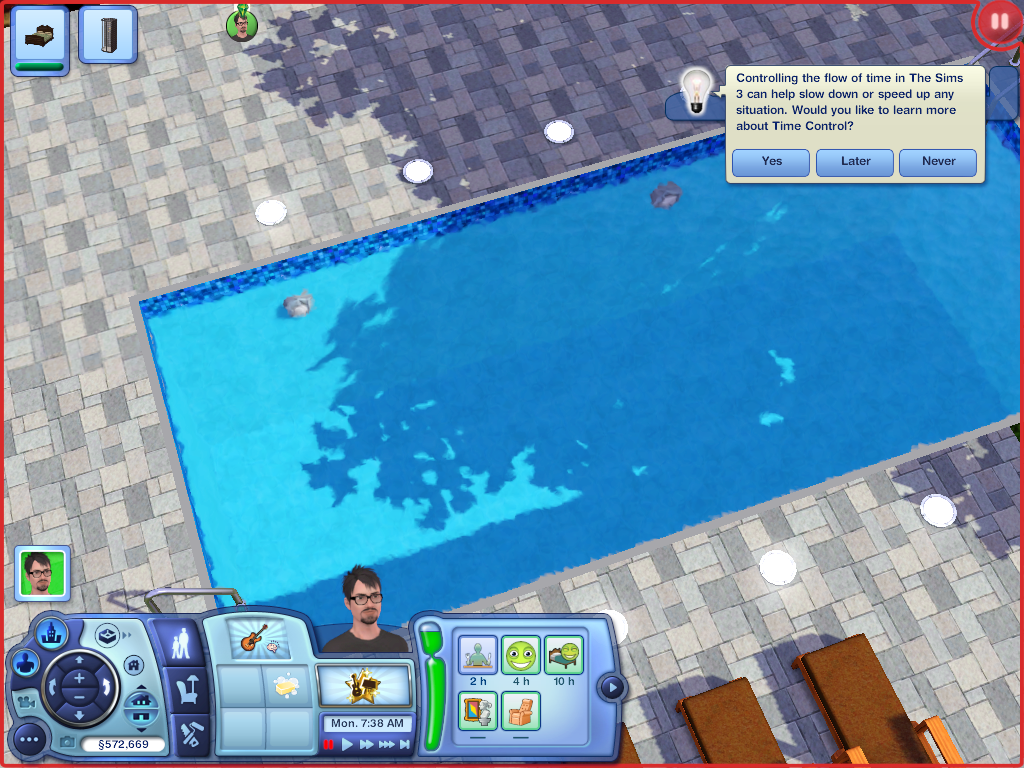Screen dimensions: 1024x768
Task: Dismiss the tip with the Never button
Action: [x=938, y=162]
